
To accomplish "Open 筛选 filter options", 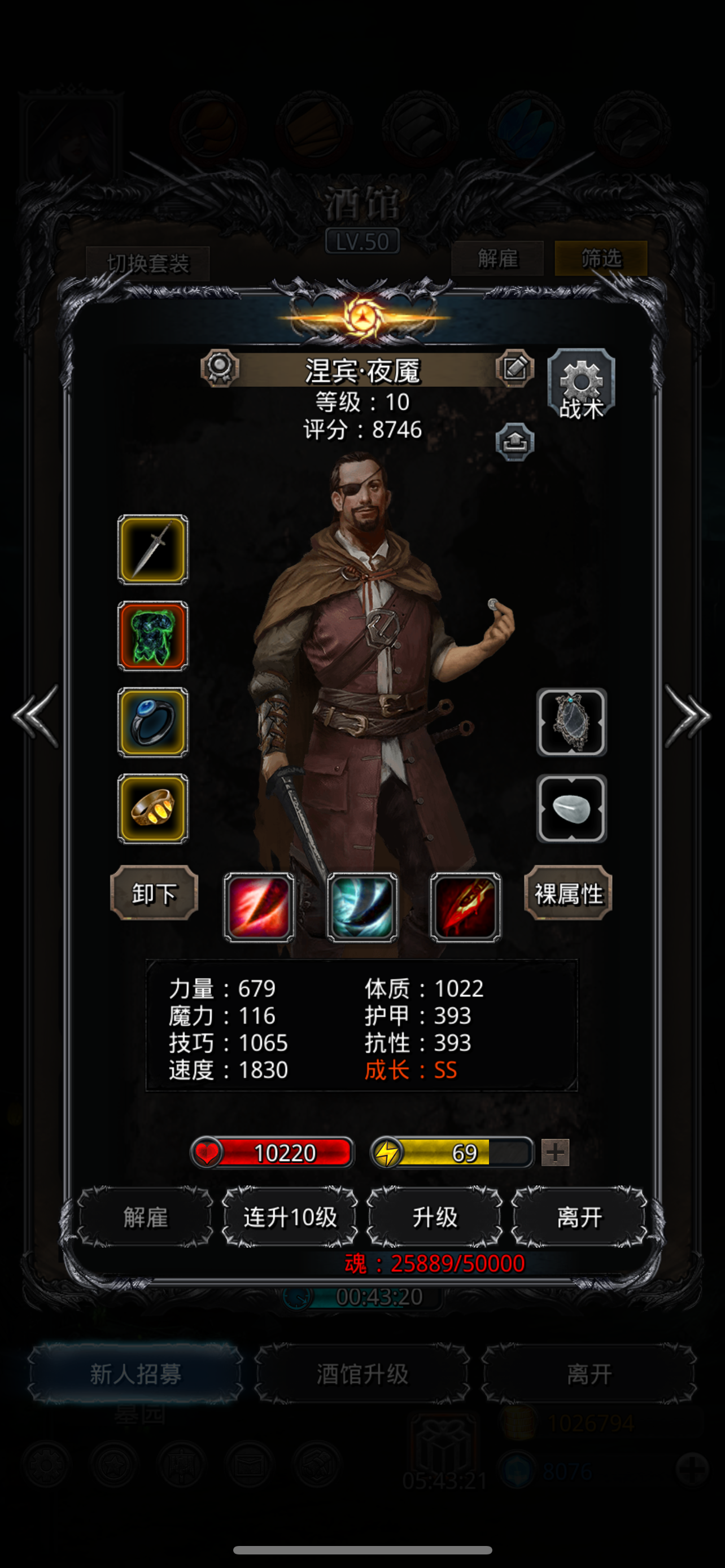I will pyautogui.click(x=600, y=259).
